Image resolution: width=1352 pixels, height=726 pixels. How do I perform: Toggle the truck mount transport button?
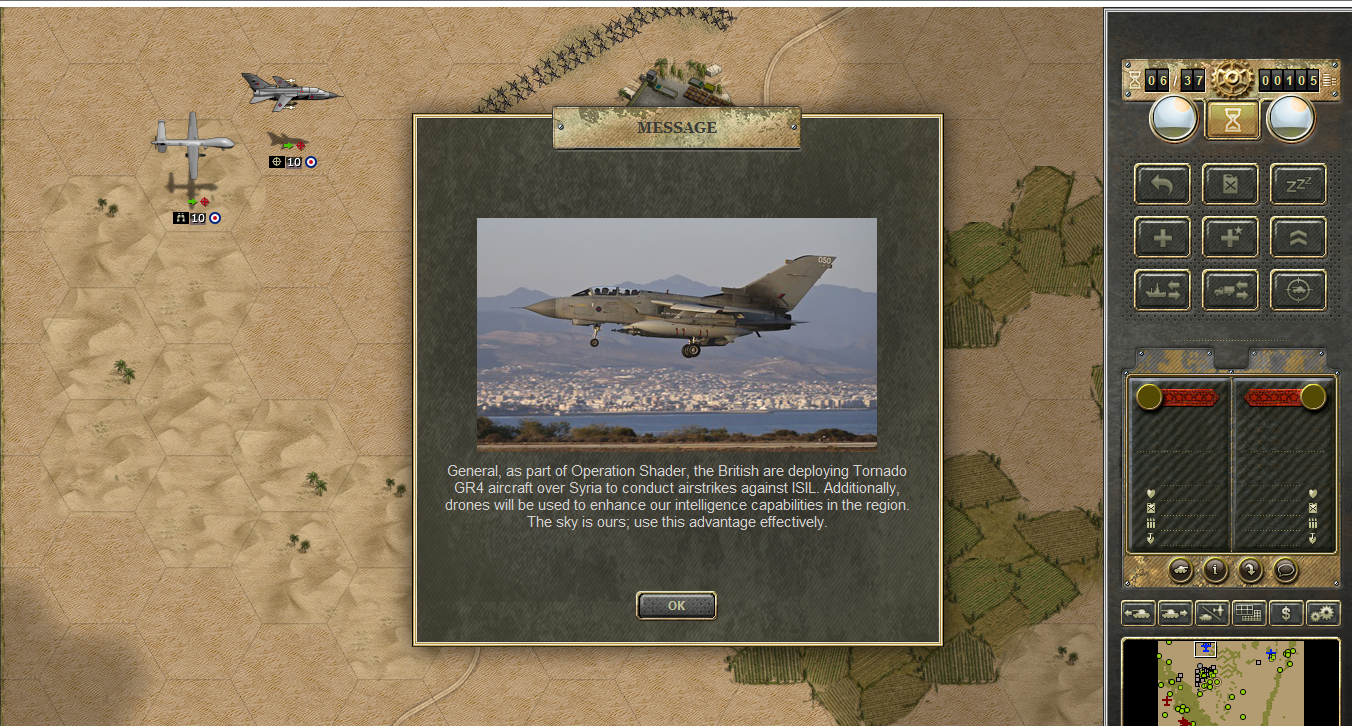1230,290
